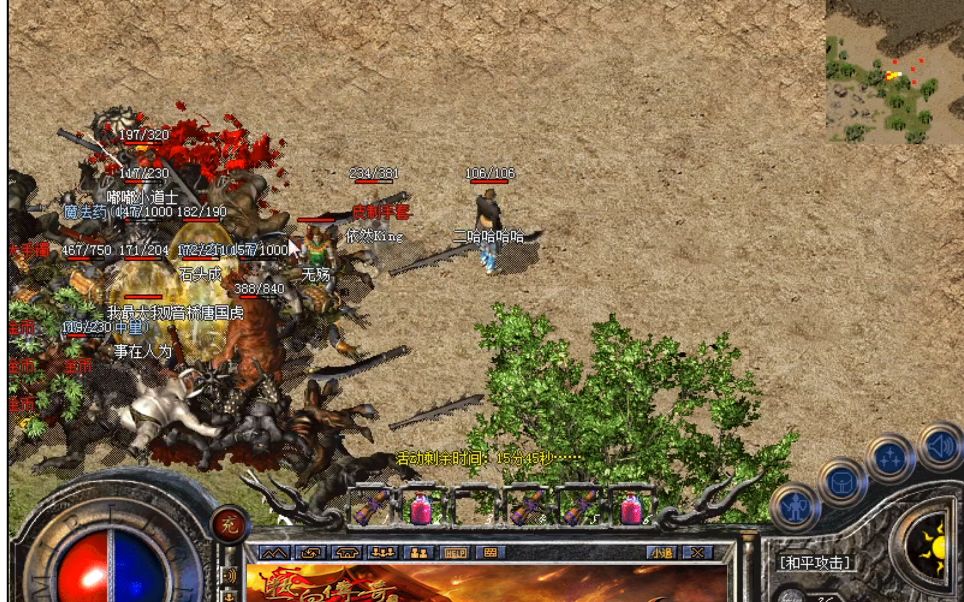Open the three-person group toolbar button
Viewport: 964px width, 602px height.
click(x=383, y=552)
